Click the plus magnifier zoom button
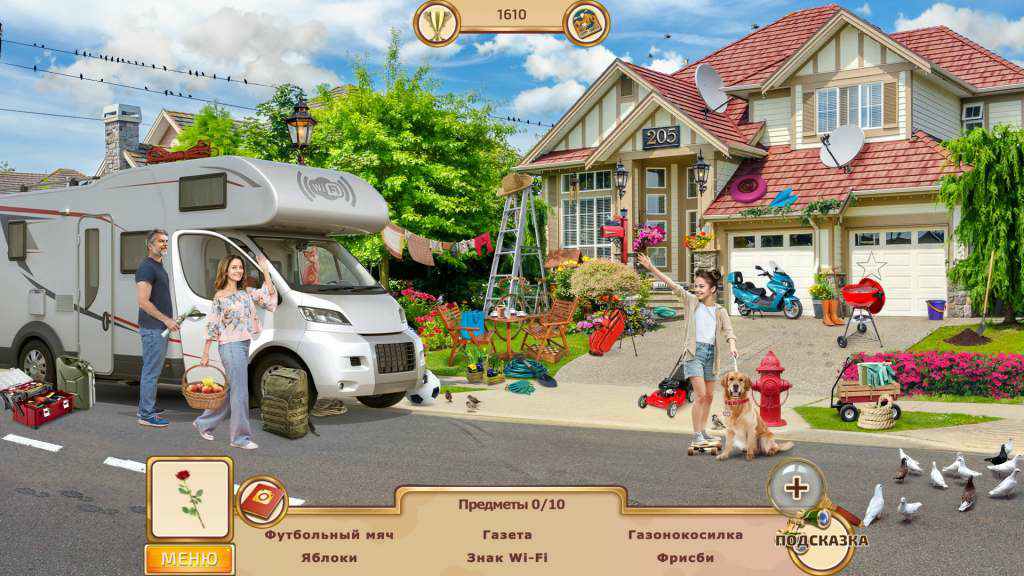The width and height of the screenshot is (1024, 576). [x=796, y=488]
